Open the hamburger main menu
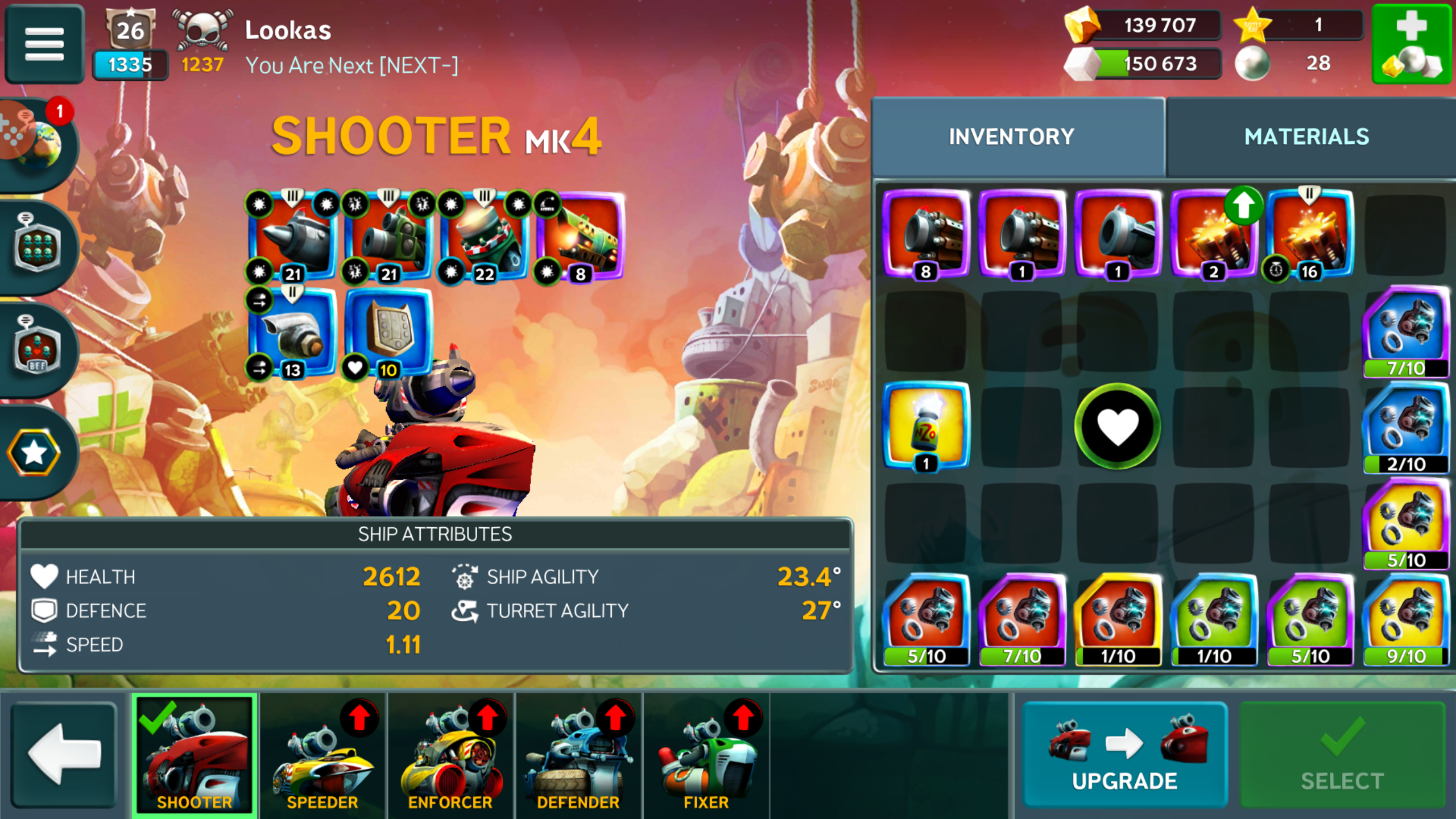 click(44, 43)
